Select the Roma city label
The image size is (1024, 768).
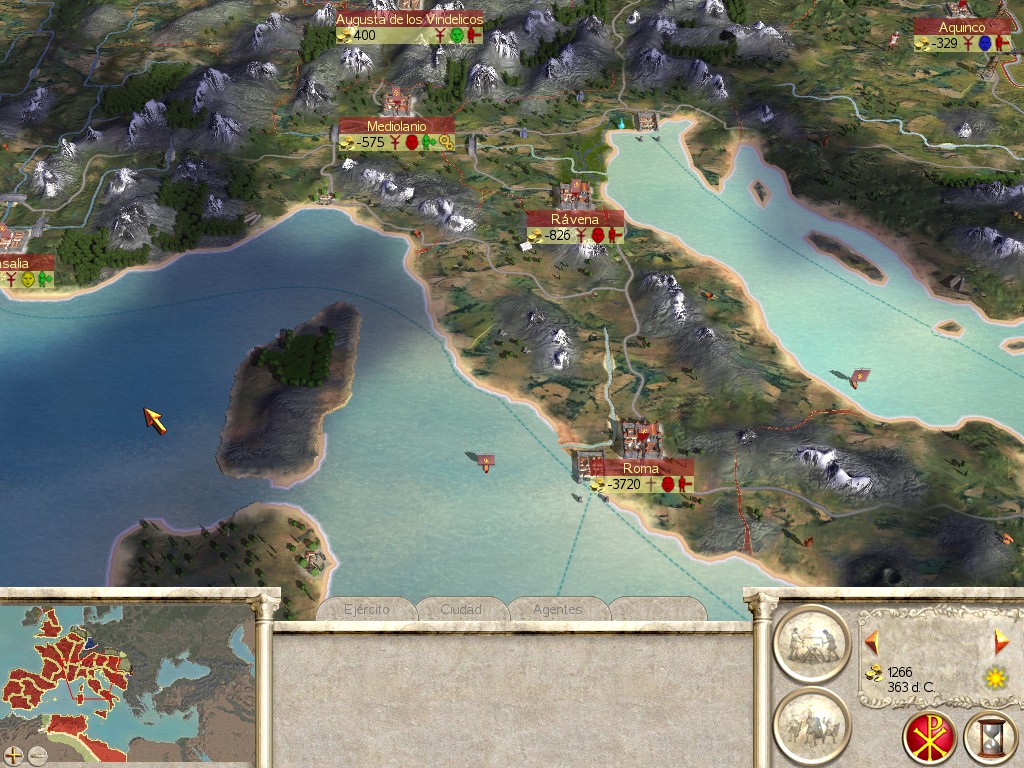[x=640, y=468]
